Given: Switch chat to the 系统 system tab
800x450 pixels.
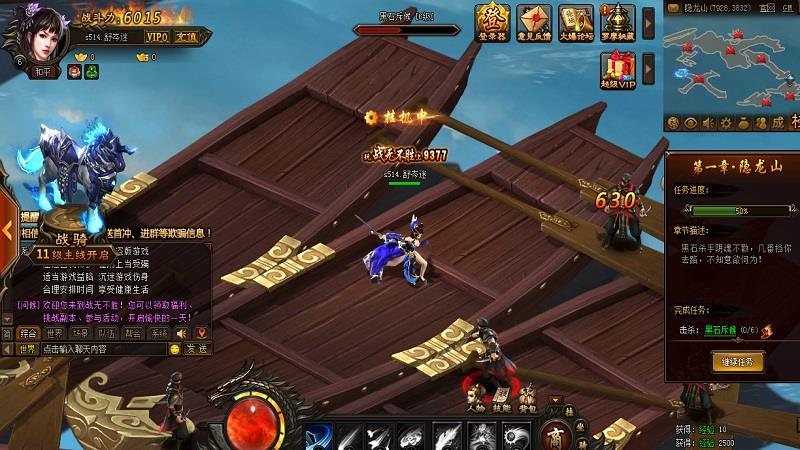Looking at the screenshot, I should [x=158, y=332].
